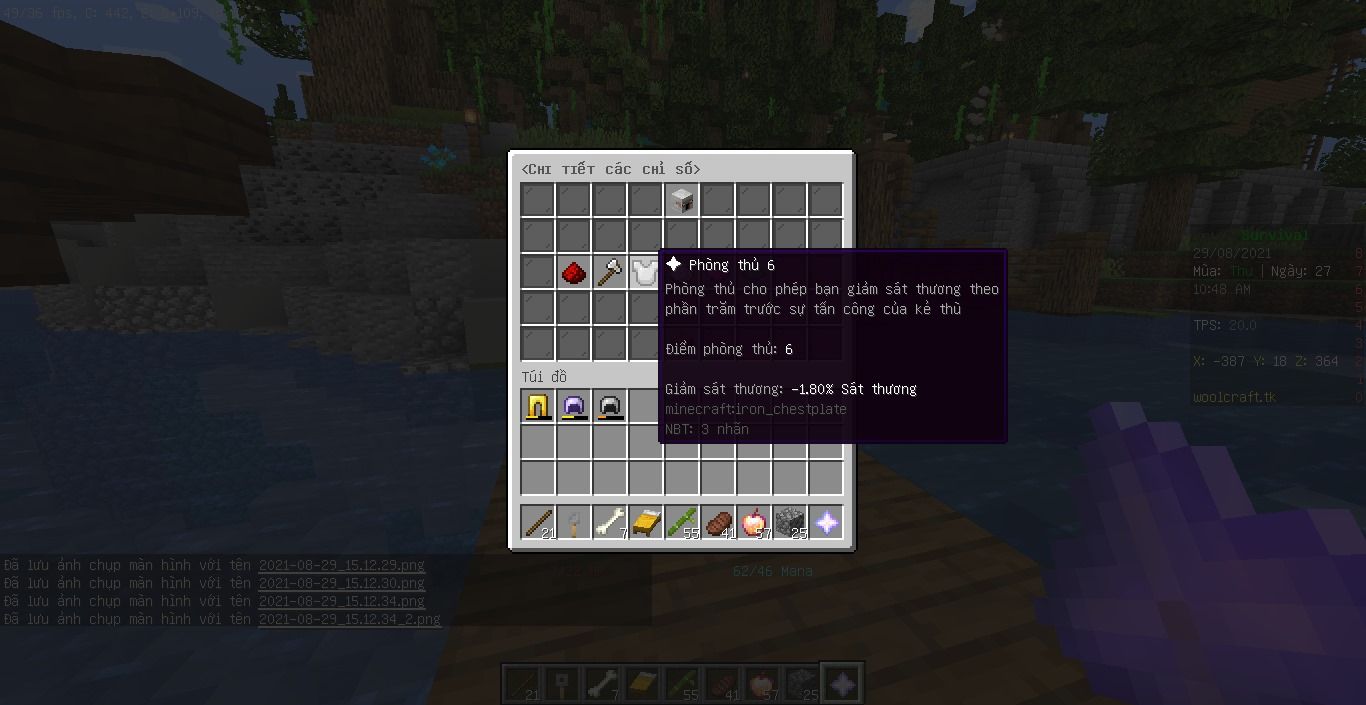Select the red redstone dust slot
Screen dimensions: 1366x705
click(x=574, y=272)
